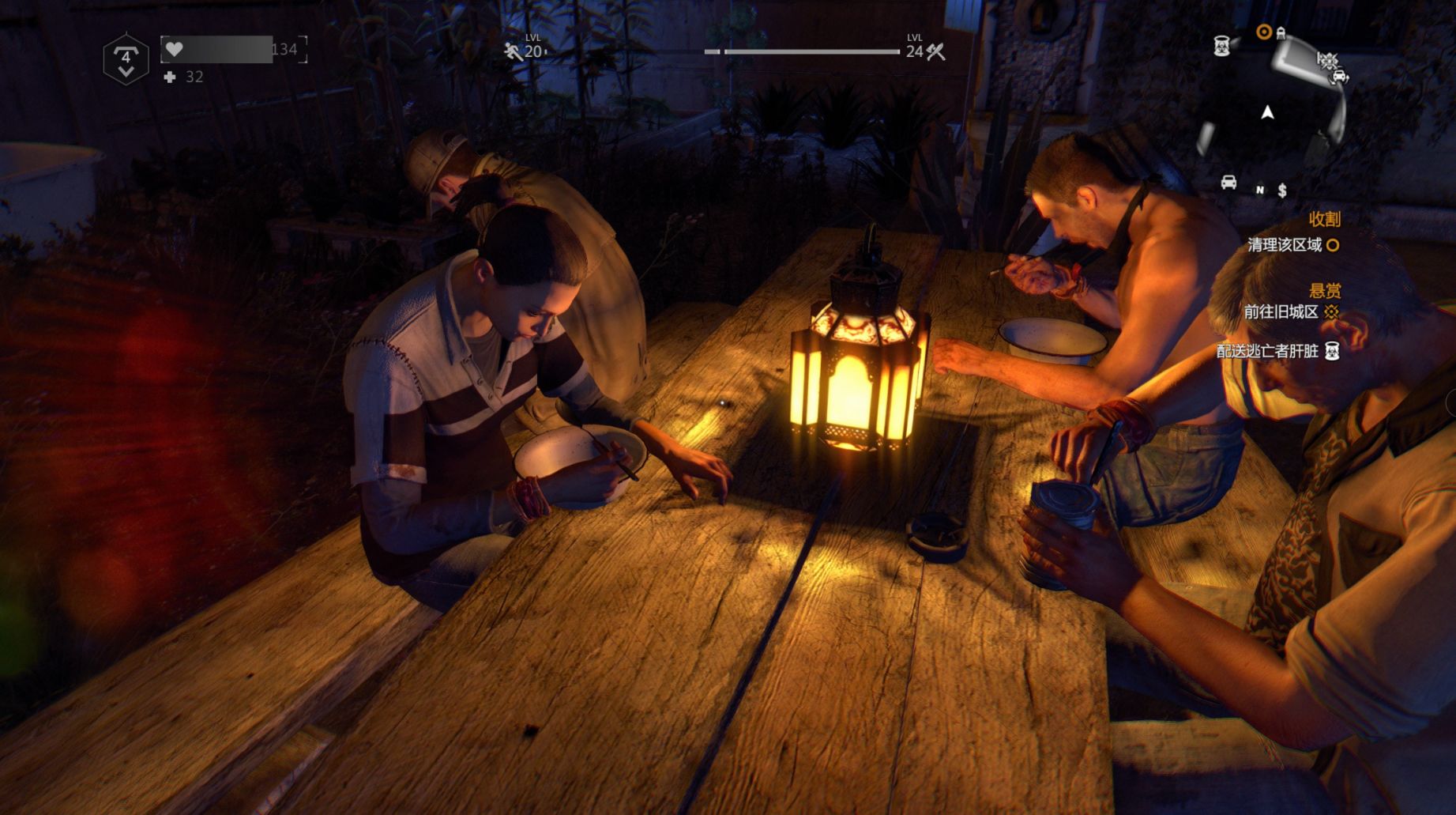This screenshot has width=1456, height=815.
Task: Click the agility running-figure level icon
Action: (x=514, y=52)
